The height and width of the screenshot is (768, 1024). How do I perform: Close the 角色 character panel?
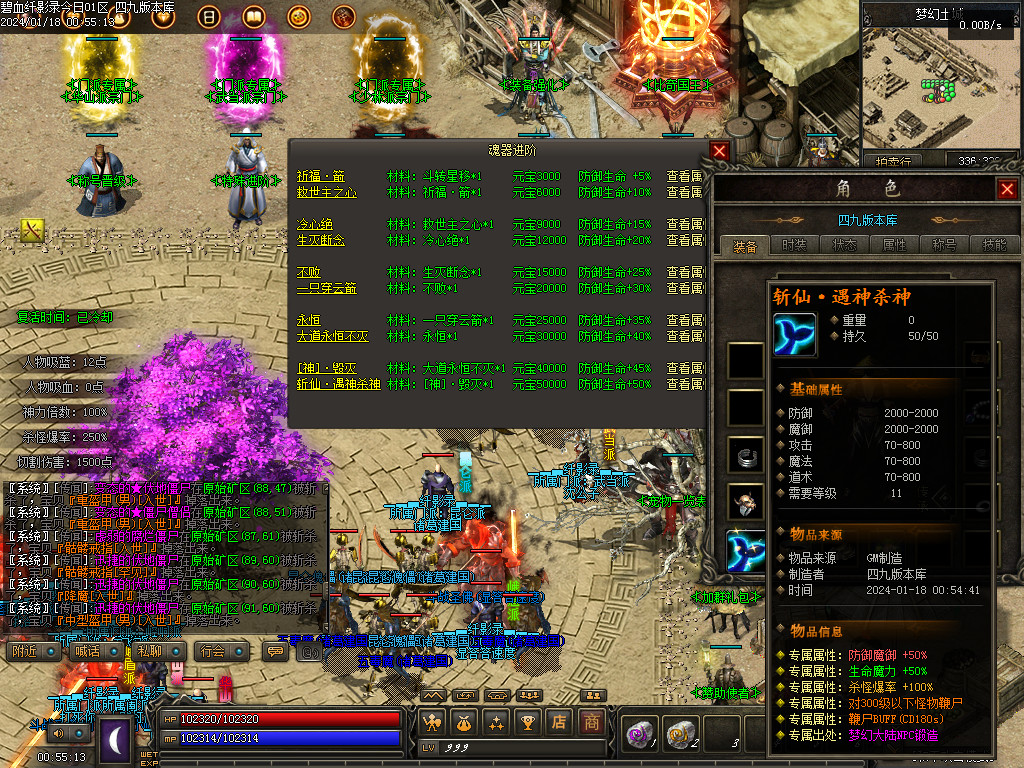point(1006,188)
